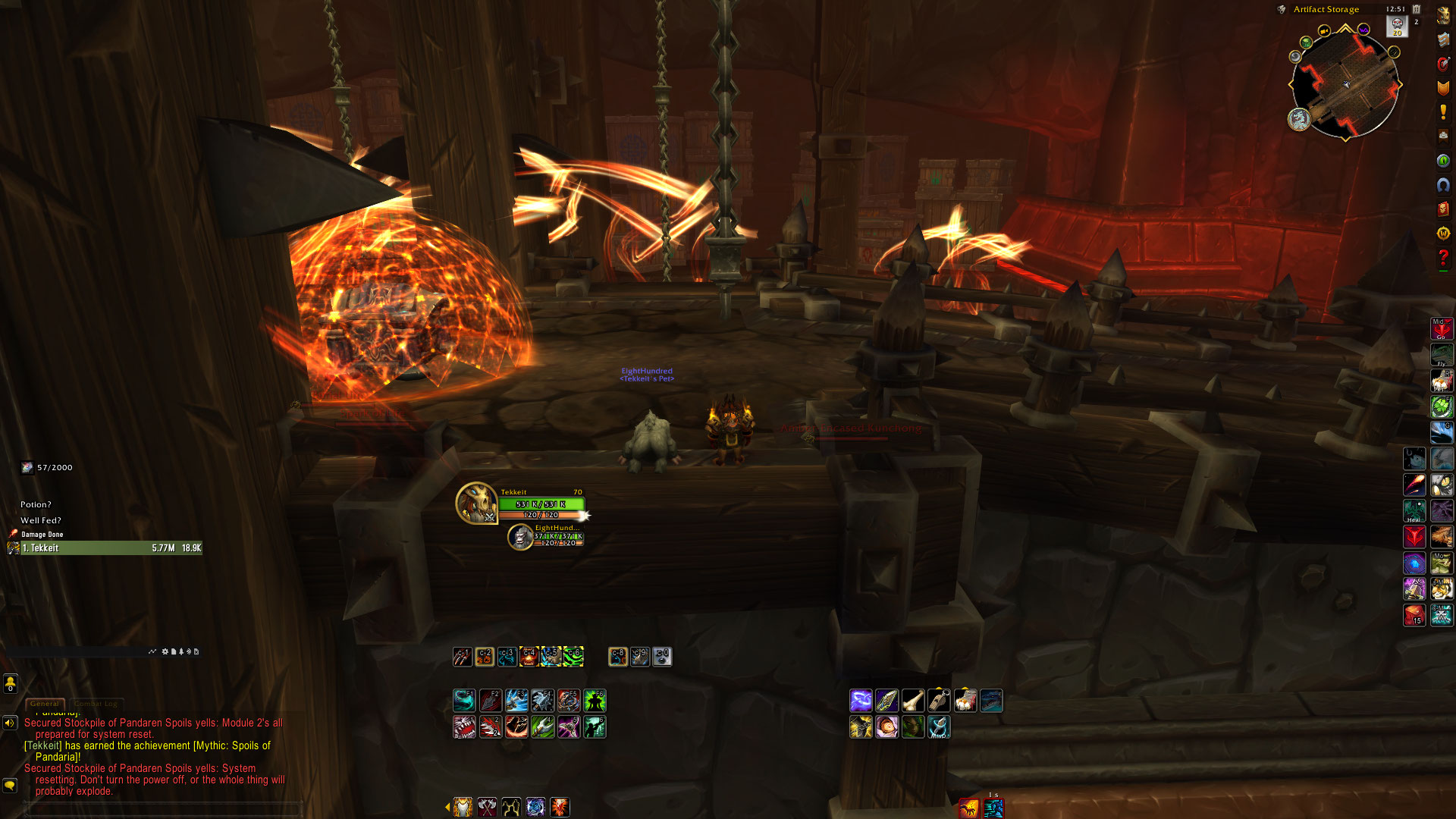Click the Artifact Storage minimap
1456x819 pixels.
click(1345, 85)
